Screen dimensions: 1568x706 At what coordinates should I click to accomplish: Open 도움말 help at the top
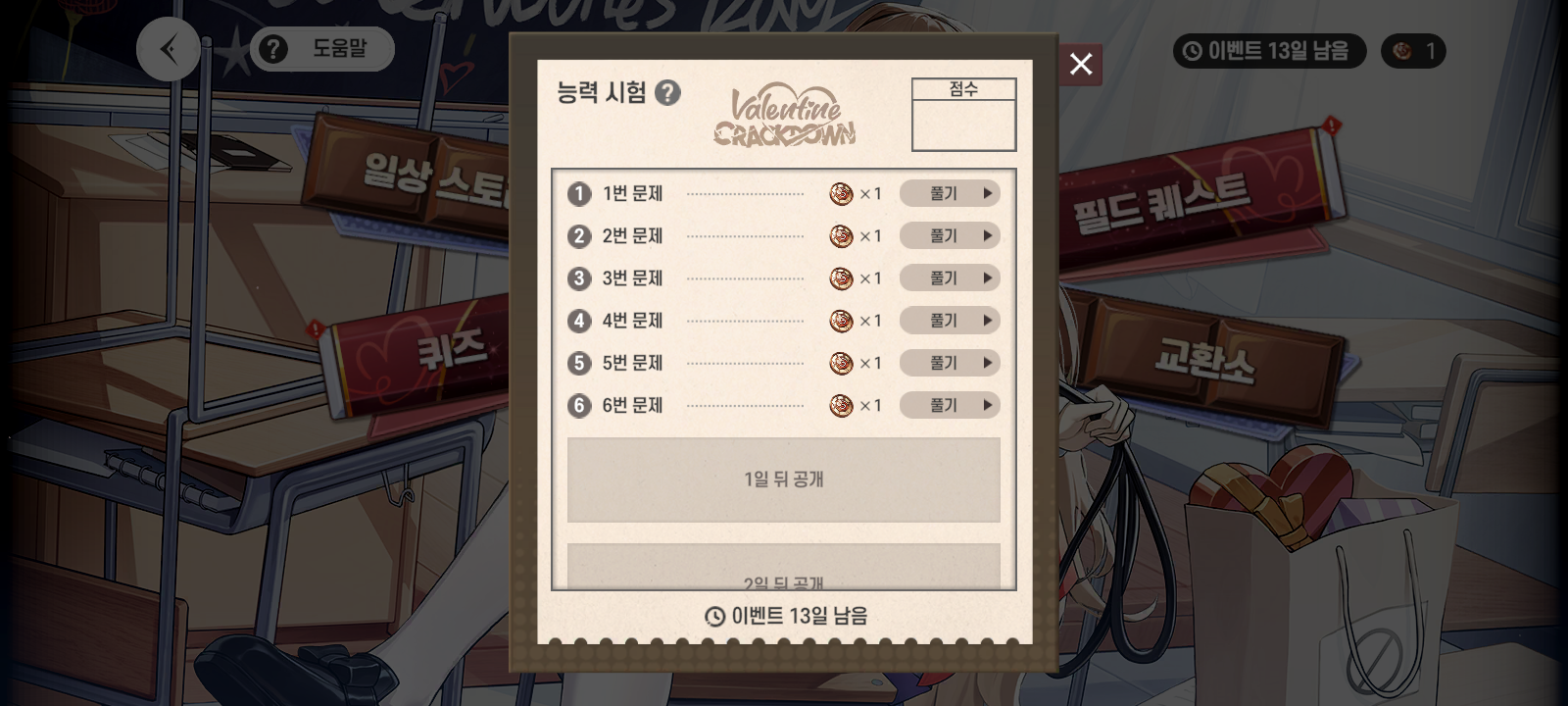(321, 48)
